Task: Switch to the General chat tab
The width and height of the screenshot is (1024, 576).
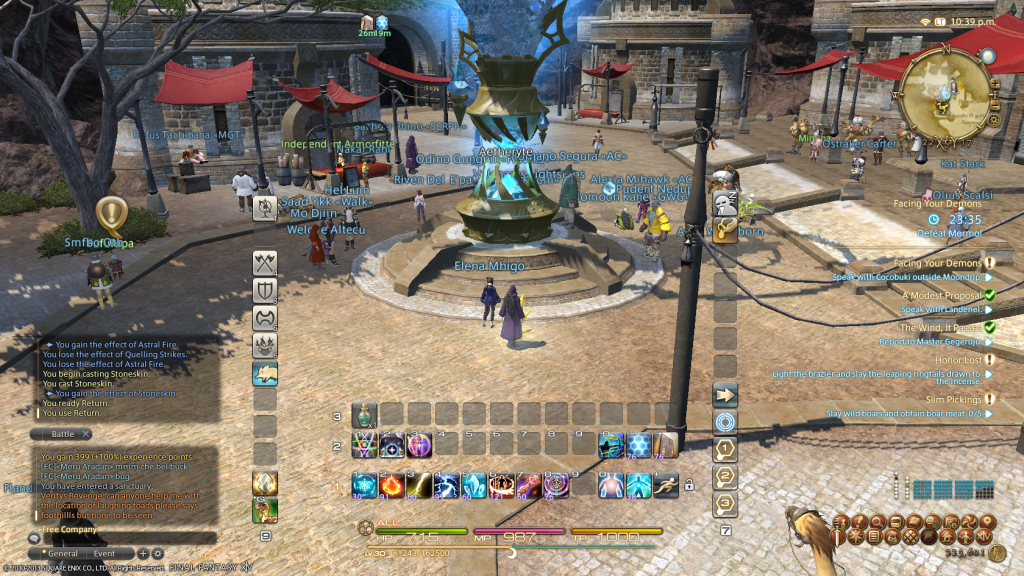Action: (x=62, y=553)
